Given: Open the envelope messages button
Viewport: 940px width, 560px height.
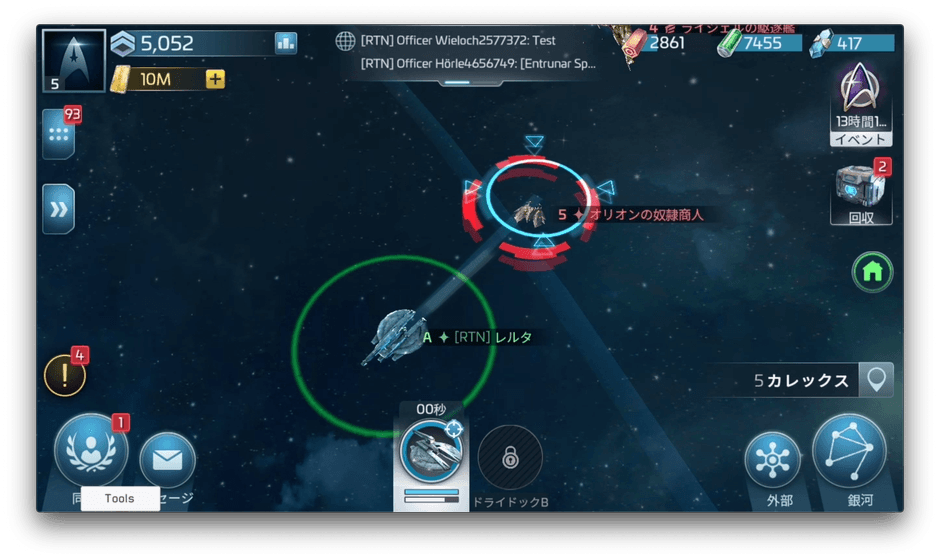Looking at the screenshot, I should (167, 460).
